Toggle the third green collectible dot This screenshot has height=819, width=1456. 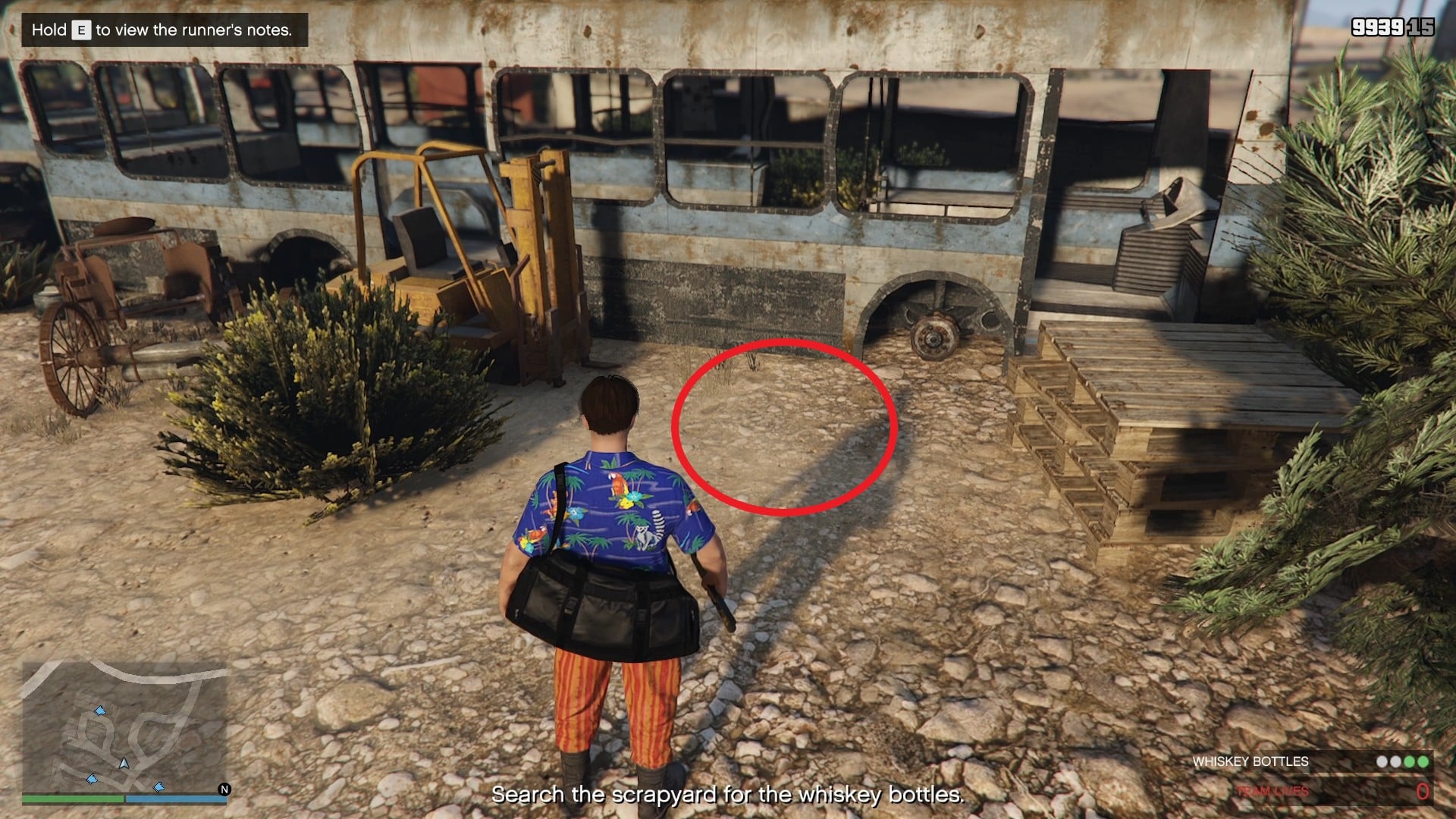(x=1409, y=761)
